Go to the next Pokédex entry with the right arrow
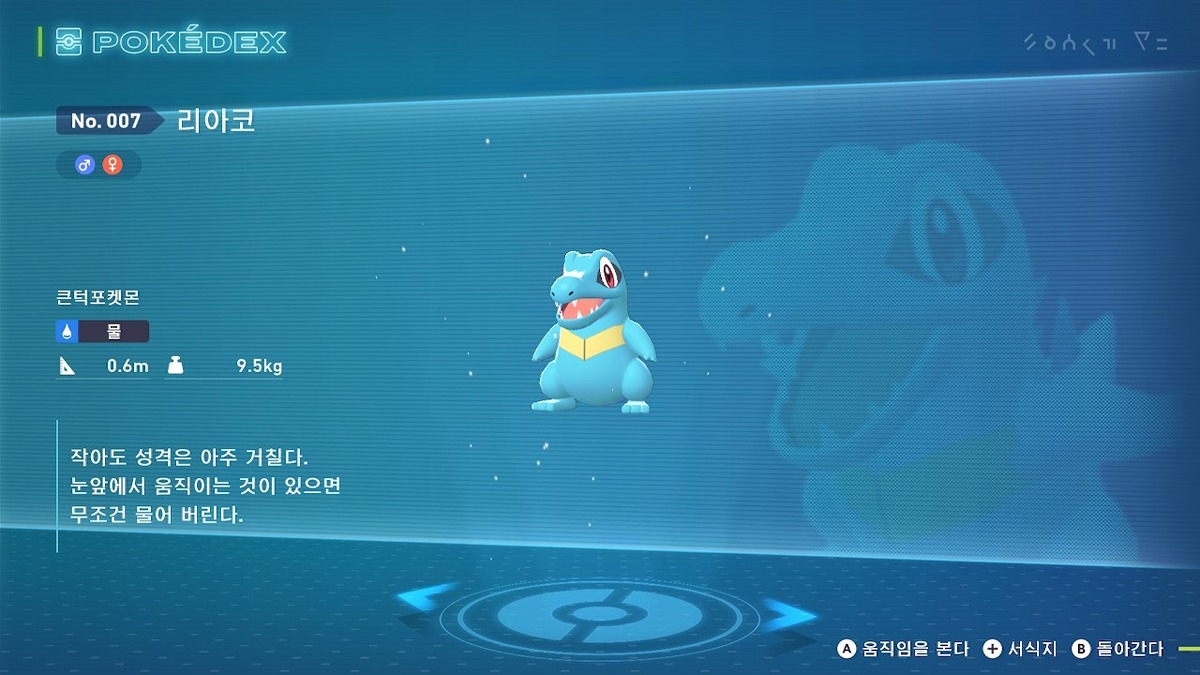The height and width of the screenshot is (675, 1200). 787,612
